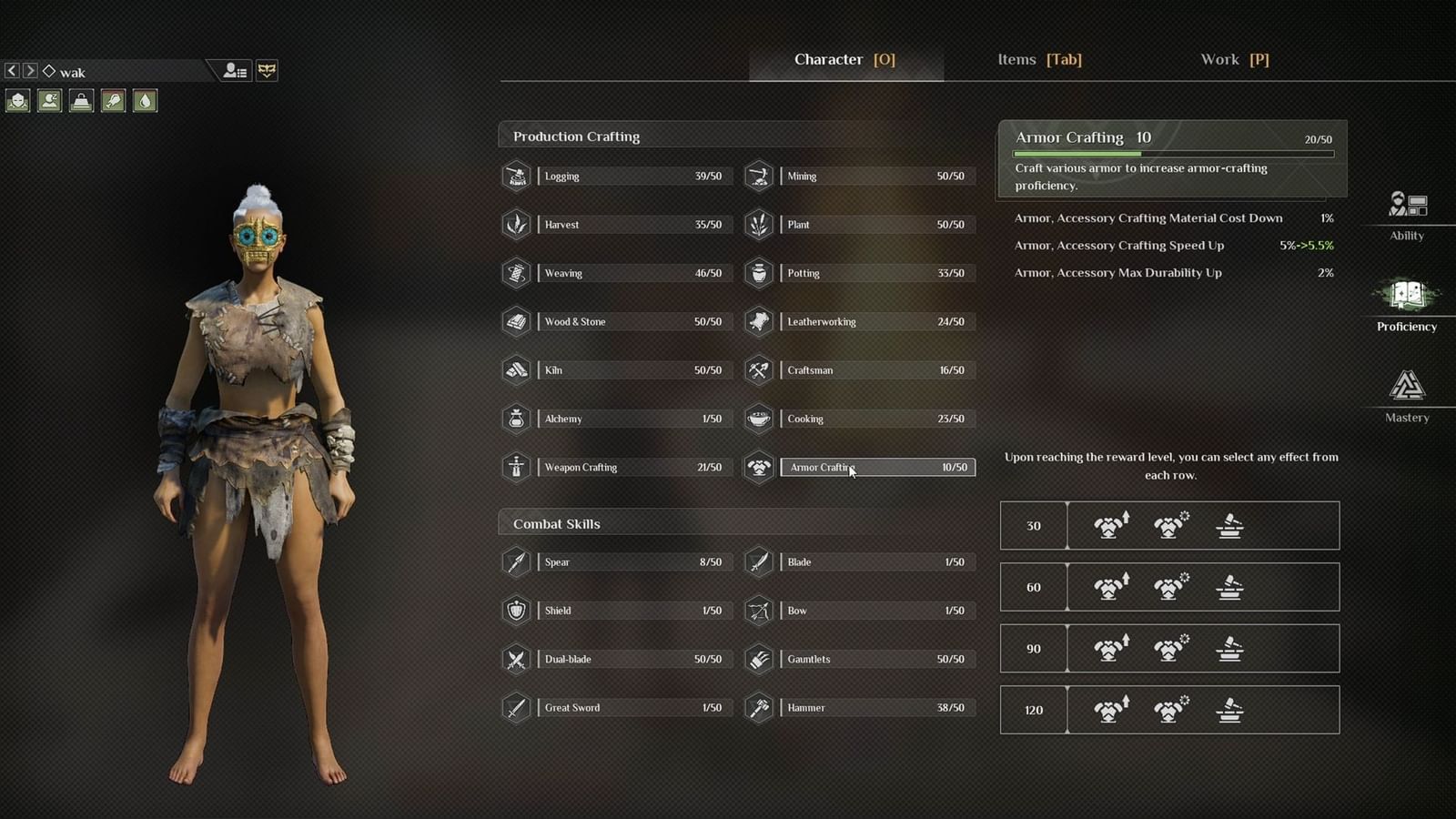This screenshot has width=1456, height=819.
Task: View the Cooking proficiency
Action: 876,419
